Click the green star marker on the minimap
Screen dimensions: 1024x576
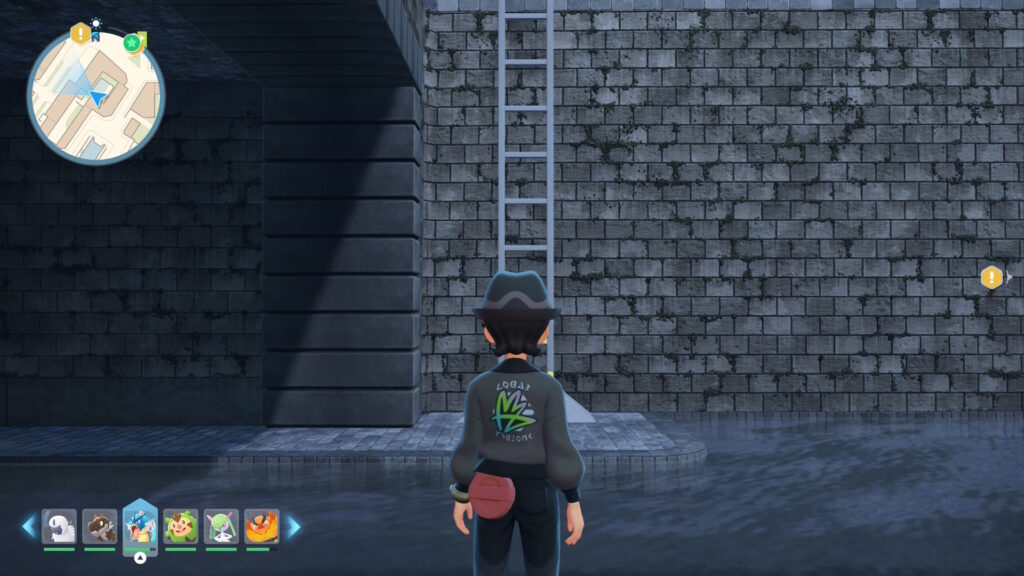point(132,42)
